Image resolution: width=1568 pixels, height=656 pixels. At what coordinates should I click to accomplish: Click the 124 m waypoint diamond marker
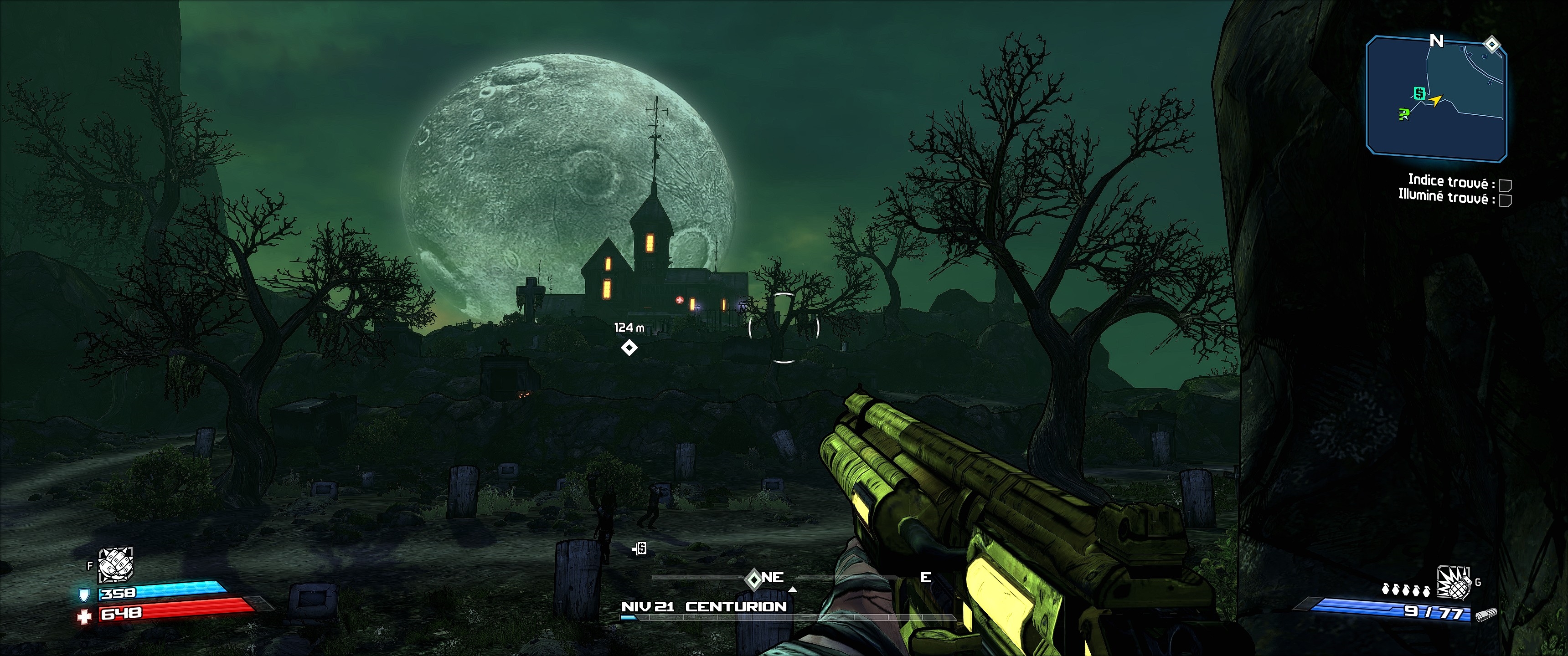[x=629, y=348]
